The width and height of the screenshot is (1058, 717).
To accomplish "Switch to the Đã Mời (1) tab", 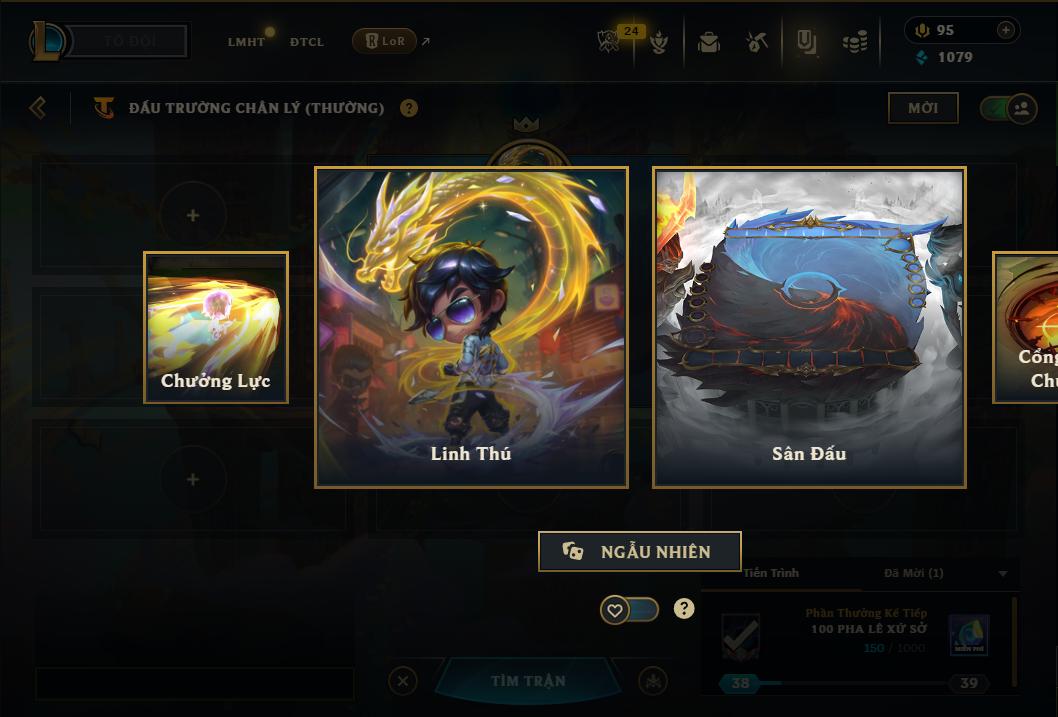I will click(x=914, y=573).
